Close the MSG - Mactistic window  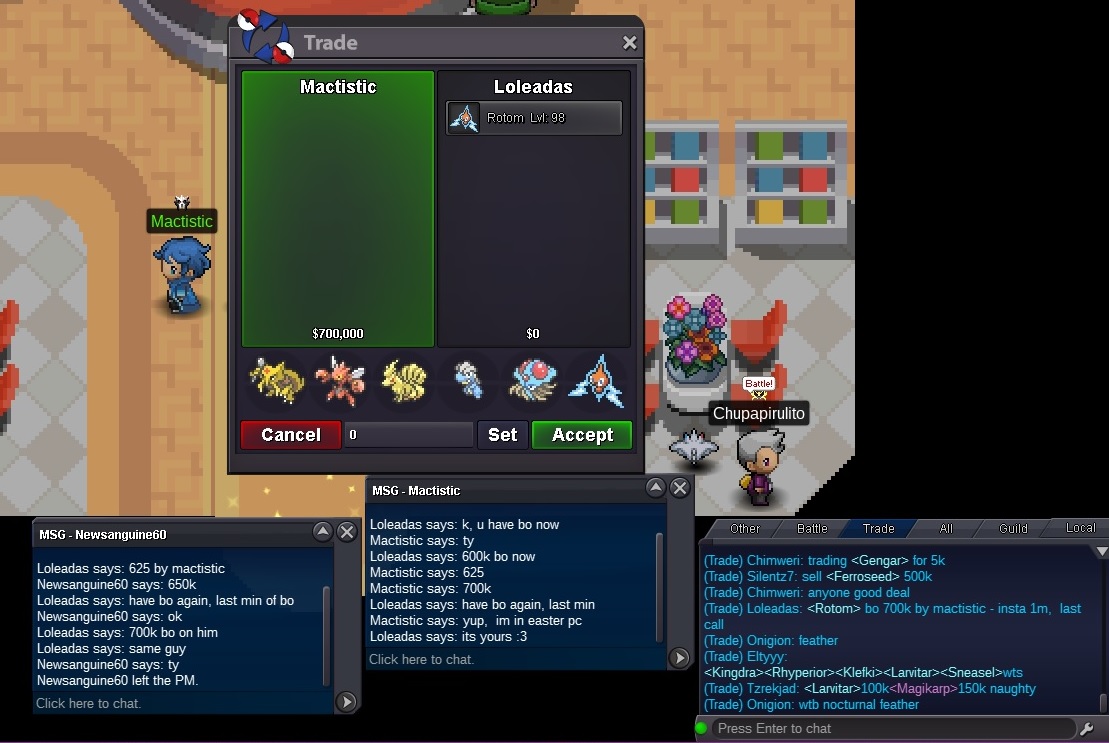click(679, 488)
